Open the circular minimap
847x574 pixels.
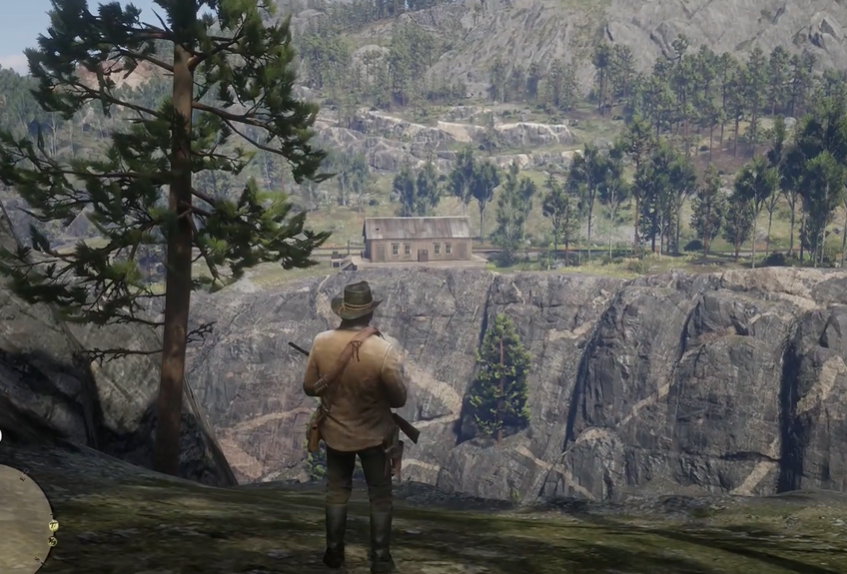tap(20, 520)
